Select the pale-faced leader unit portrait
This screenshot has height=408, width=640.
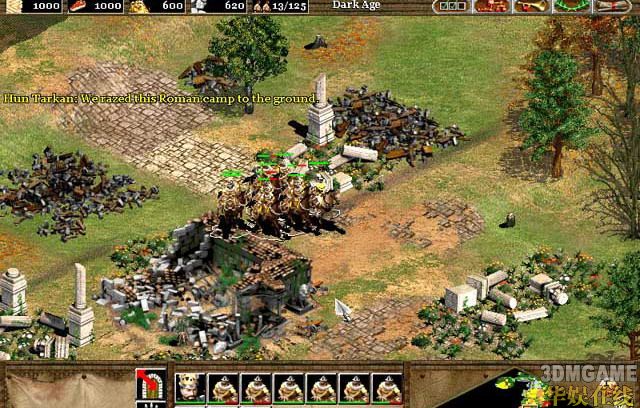(x=188, y=388)
